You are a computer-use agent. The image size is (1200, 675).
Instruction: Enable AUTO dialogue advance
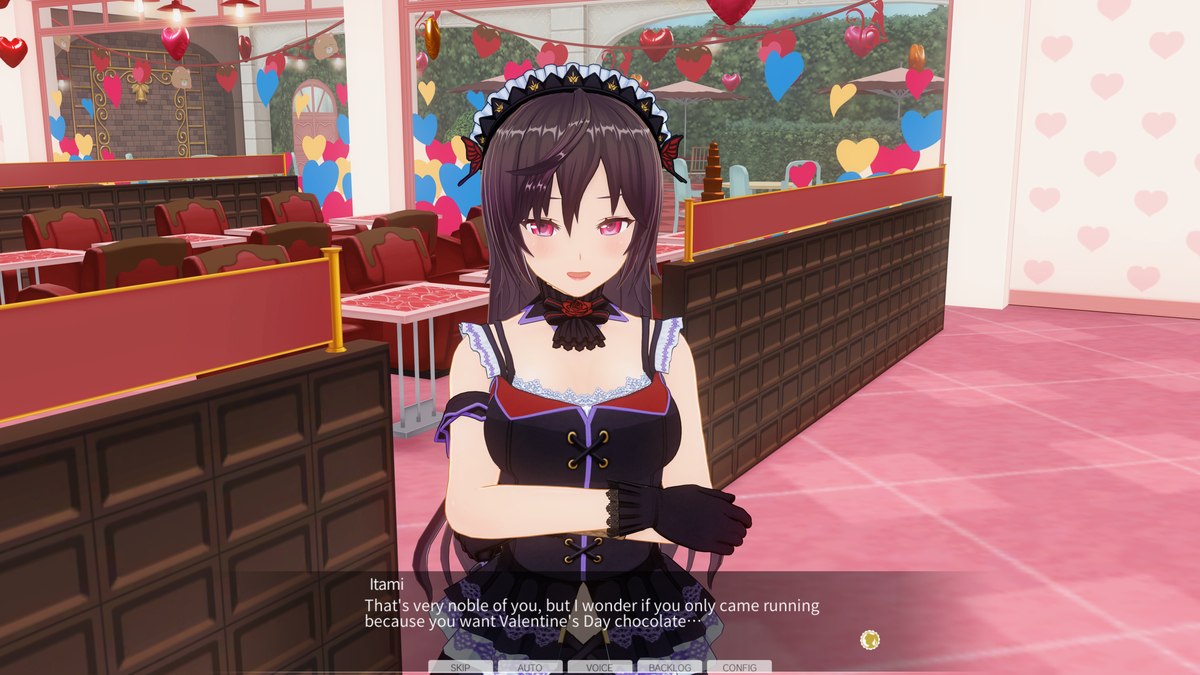click(x=530, y=667)
